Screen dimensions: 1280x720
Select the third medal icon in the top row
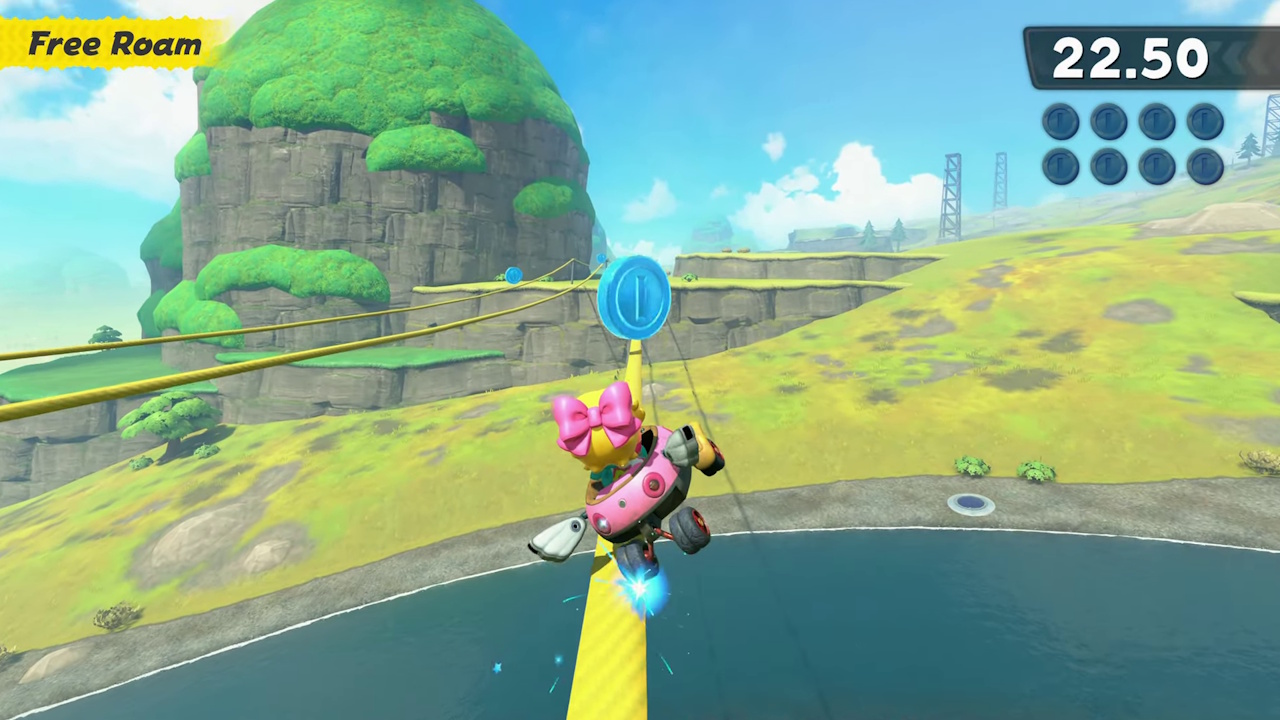click(1156, 121)
